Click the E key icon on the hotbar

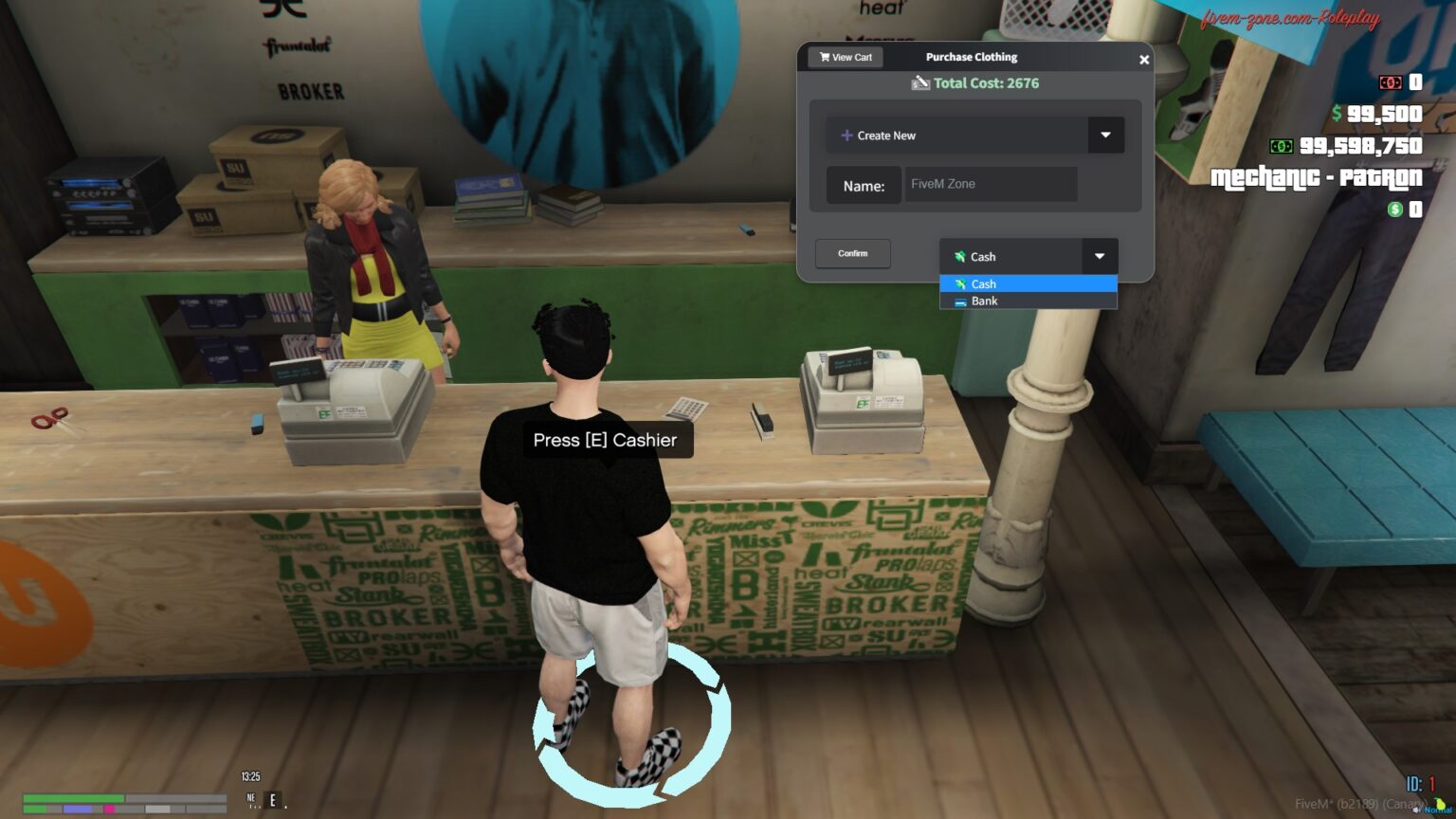point(272,801)
